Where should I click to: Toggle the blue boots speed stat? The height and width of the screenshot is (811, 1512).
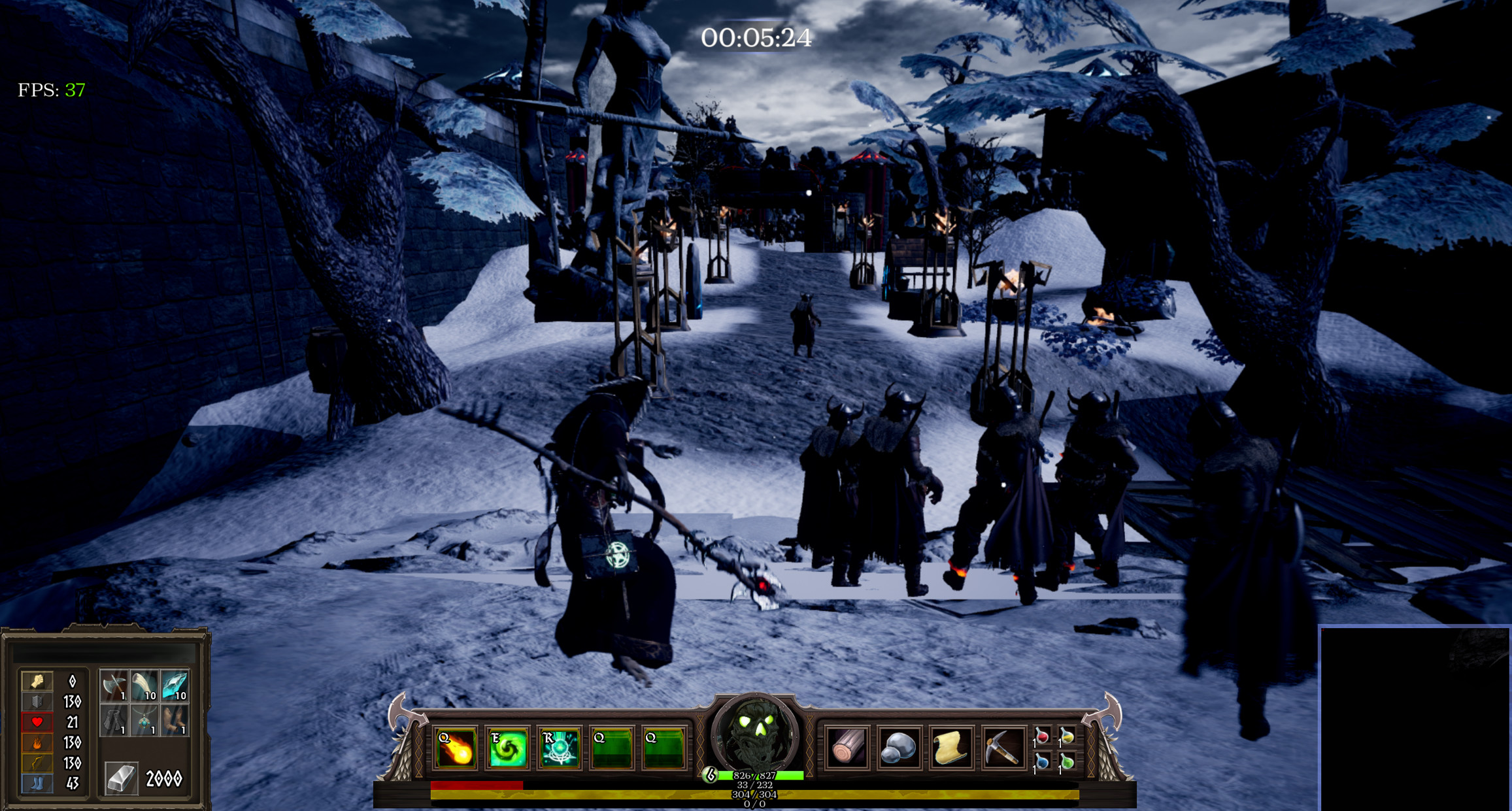tap(37, 783)
